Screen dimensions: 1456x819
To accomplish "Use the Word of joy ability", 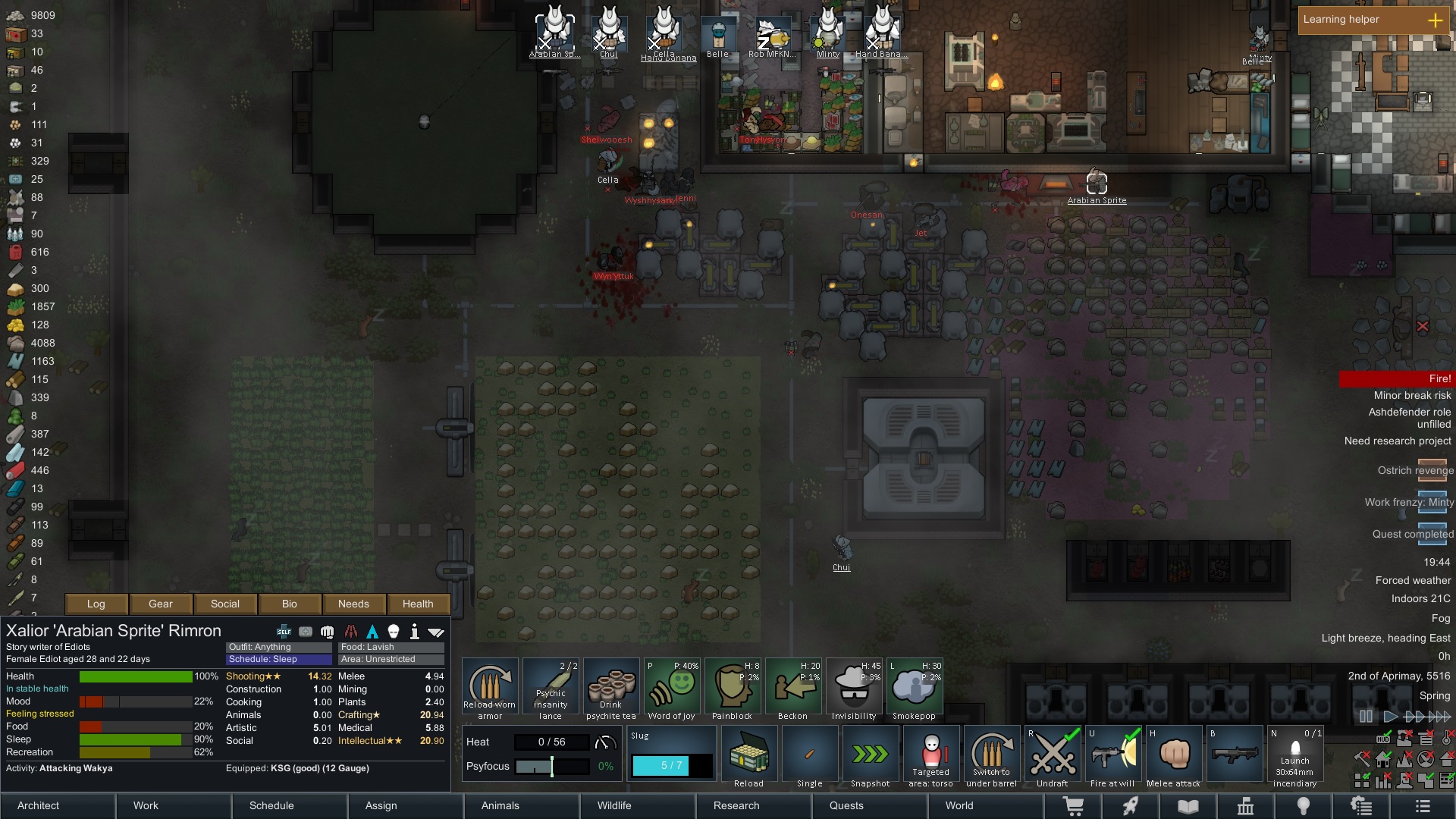I will (x=672, y=686).
